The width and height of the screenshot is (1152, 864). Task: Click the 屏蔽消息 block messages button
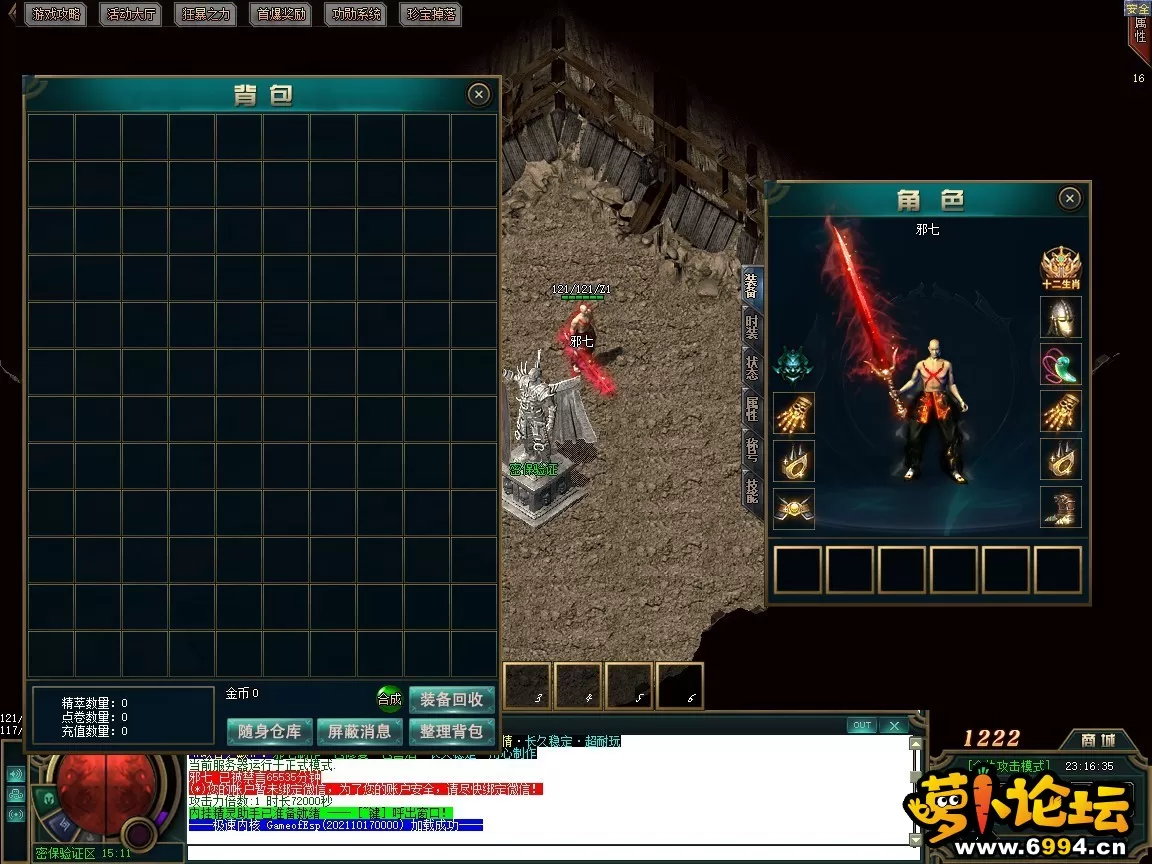360,731
